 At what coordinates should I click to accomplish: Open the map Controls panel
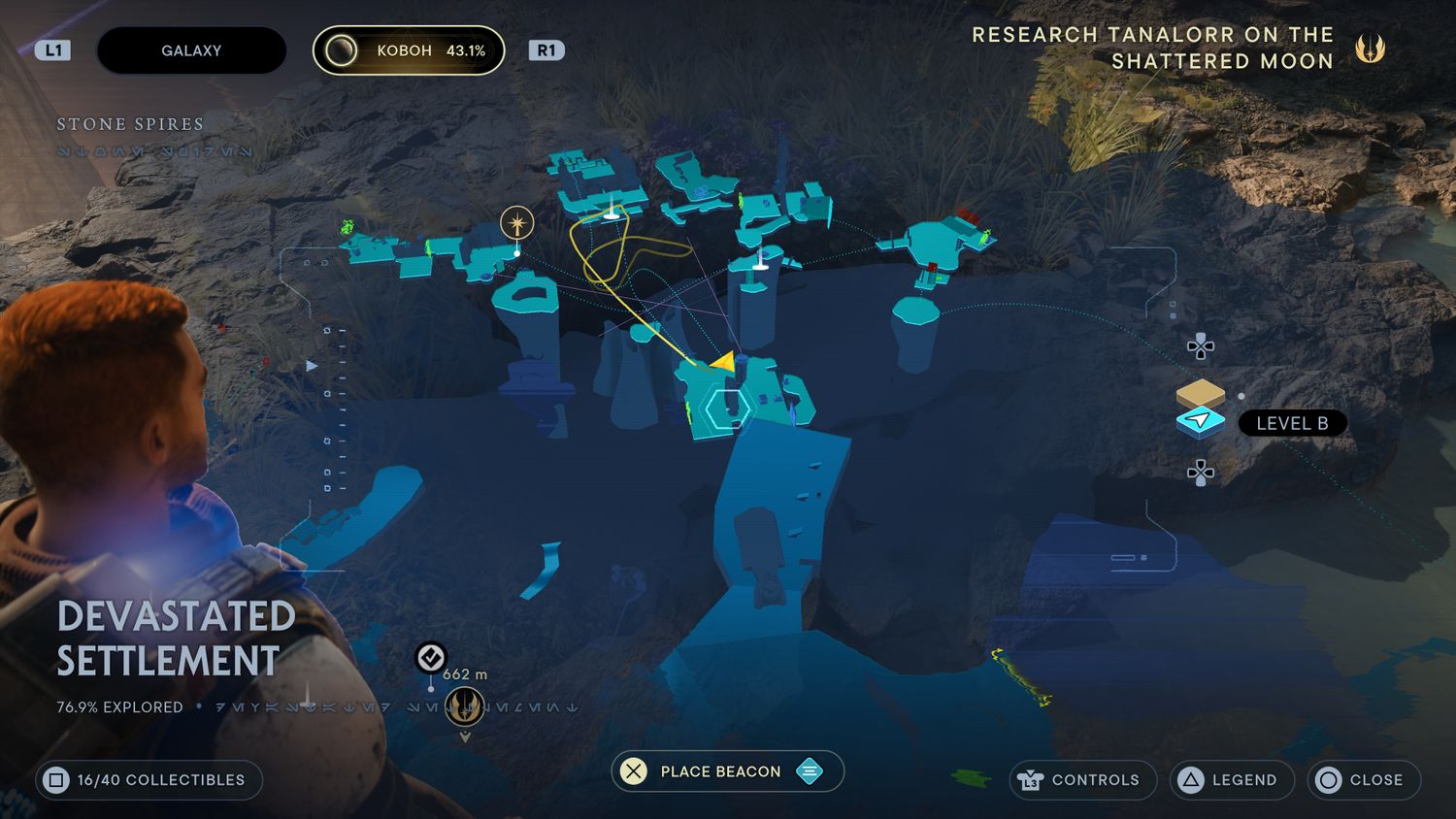[x=1083, y=779]
